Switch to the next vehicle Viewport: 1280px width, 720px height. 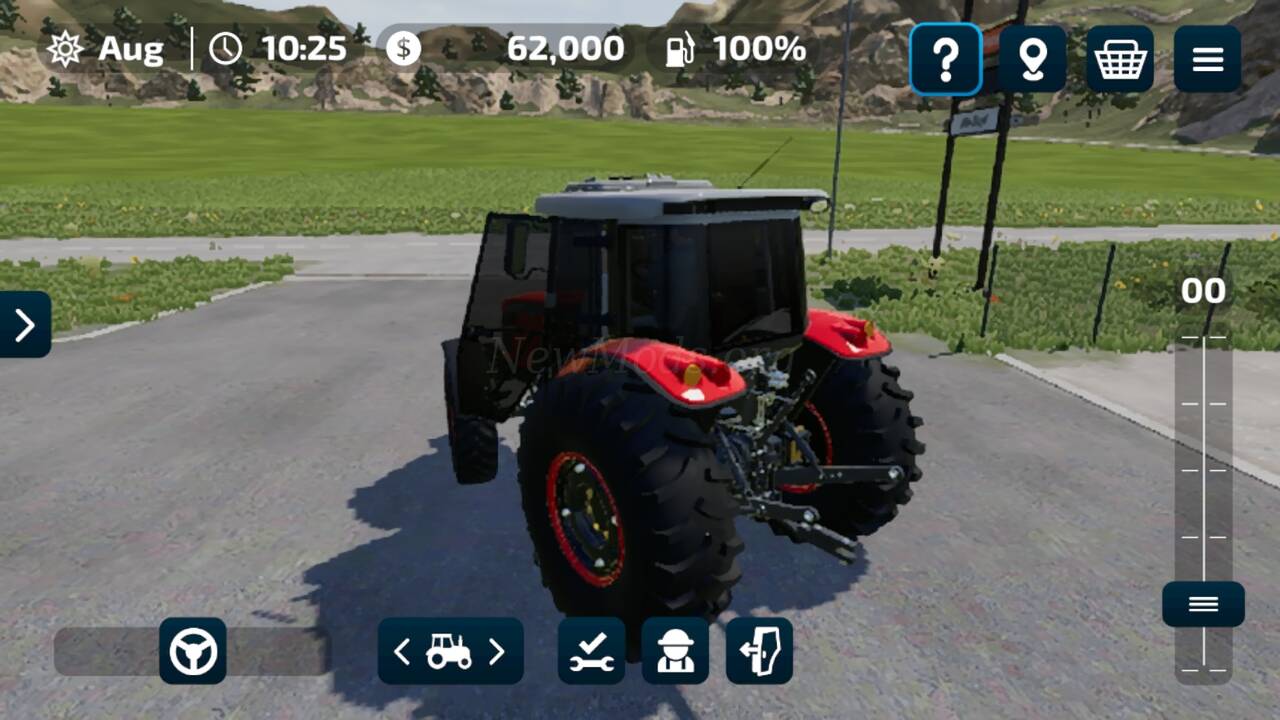click(x=497, y=652)
